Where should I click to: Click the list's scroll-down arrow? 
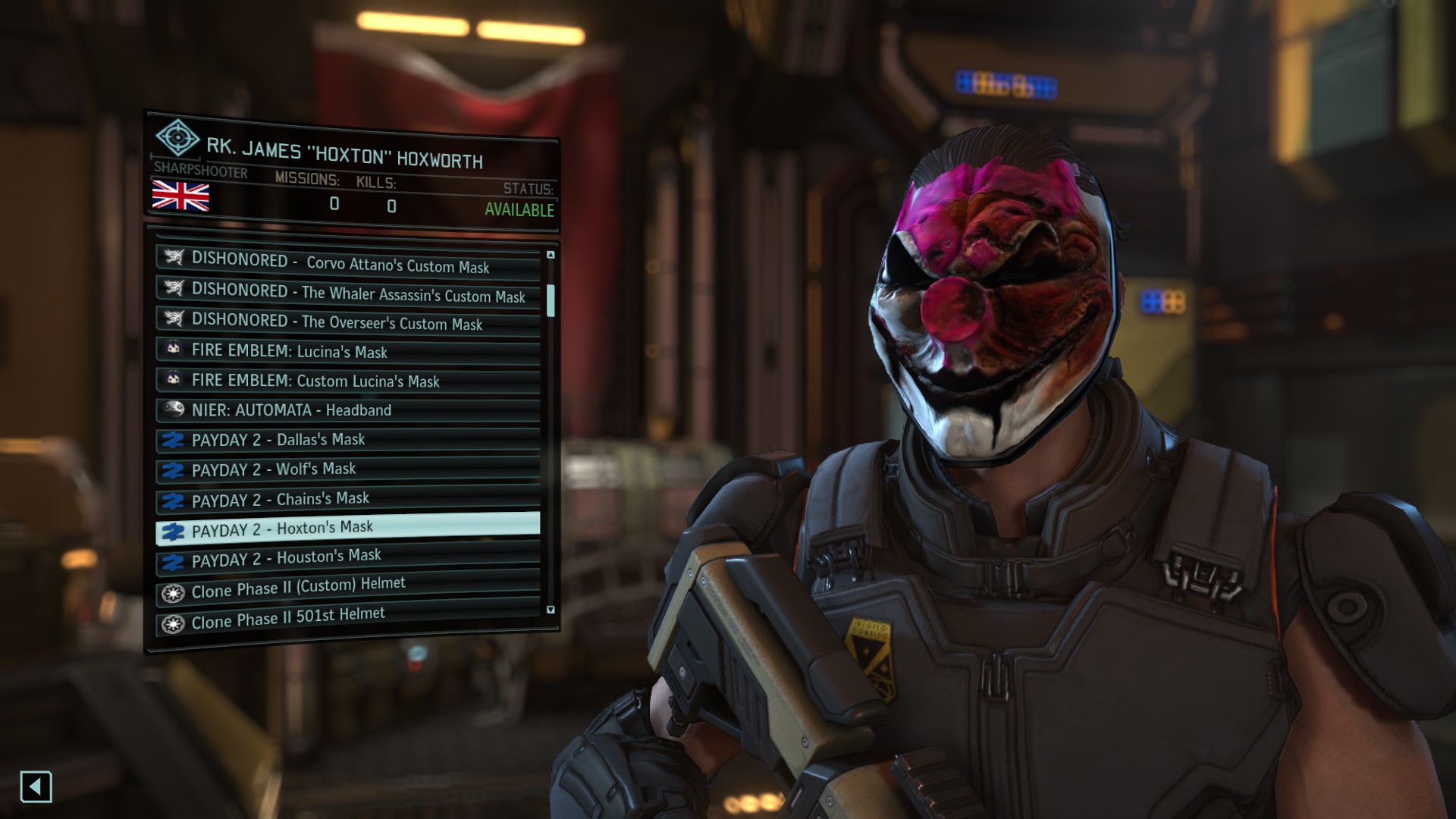tap(551, 610)
